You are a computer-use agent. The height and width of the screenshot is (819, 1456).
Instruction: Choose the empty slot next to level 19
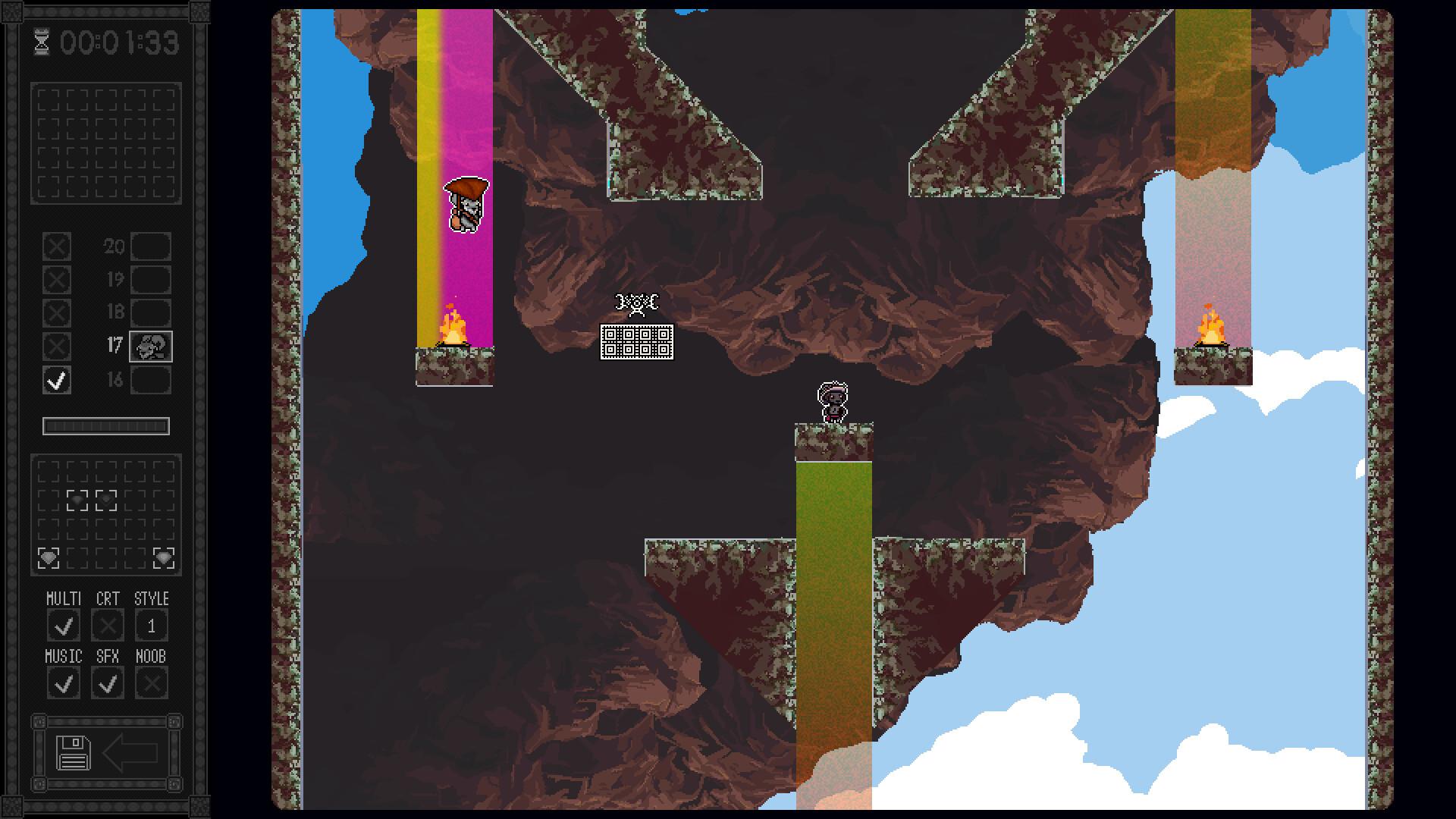tap(151, 280)
